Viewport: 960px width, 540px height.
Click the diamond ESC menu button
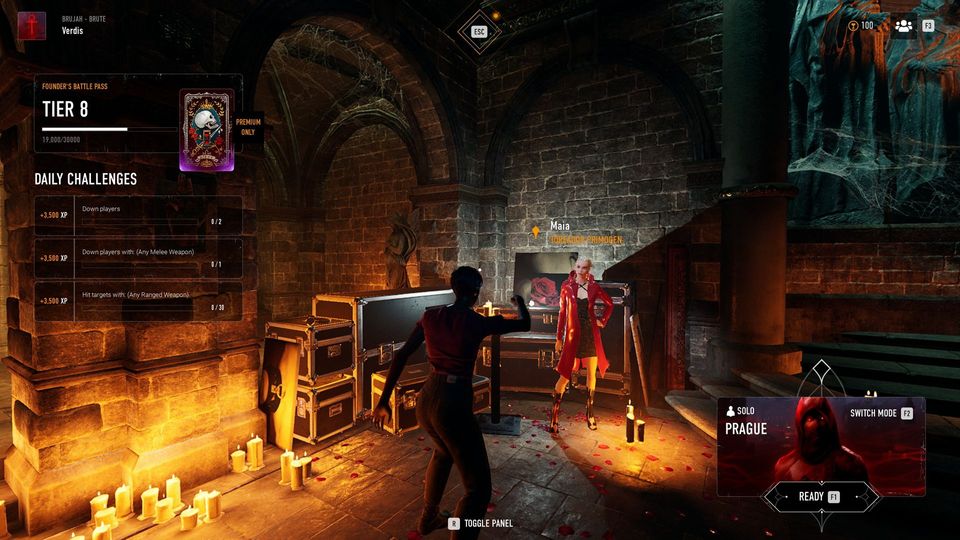pos(479,32)
